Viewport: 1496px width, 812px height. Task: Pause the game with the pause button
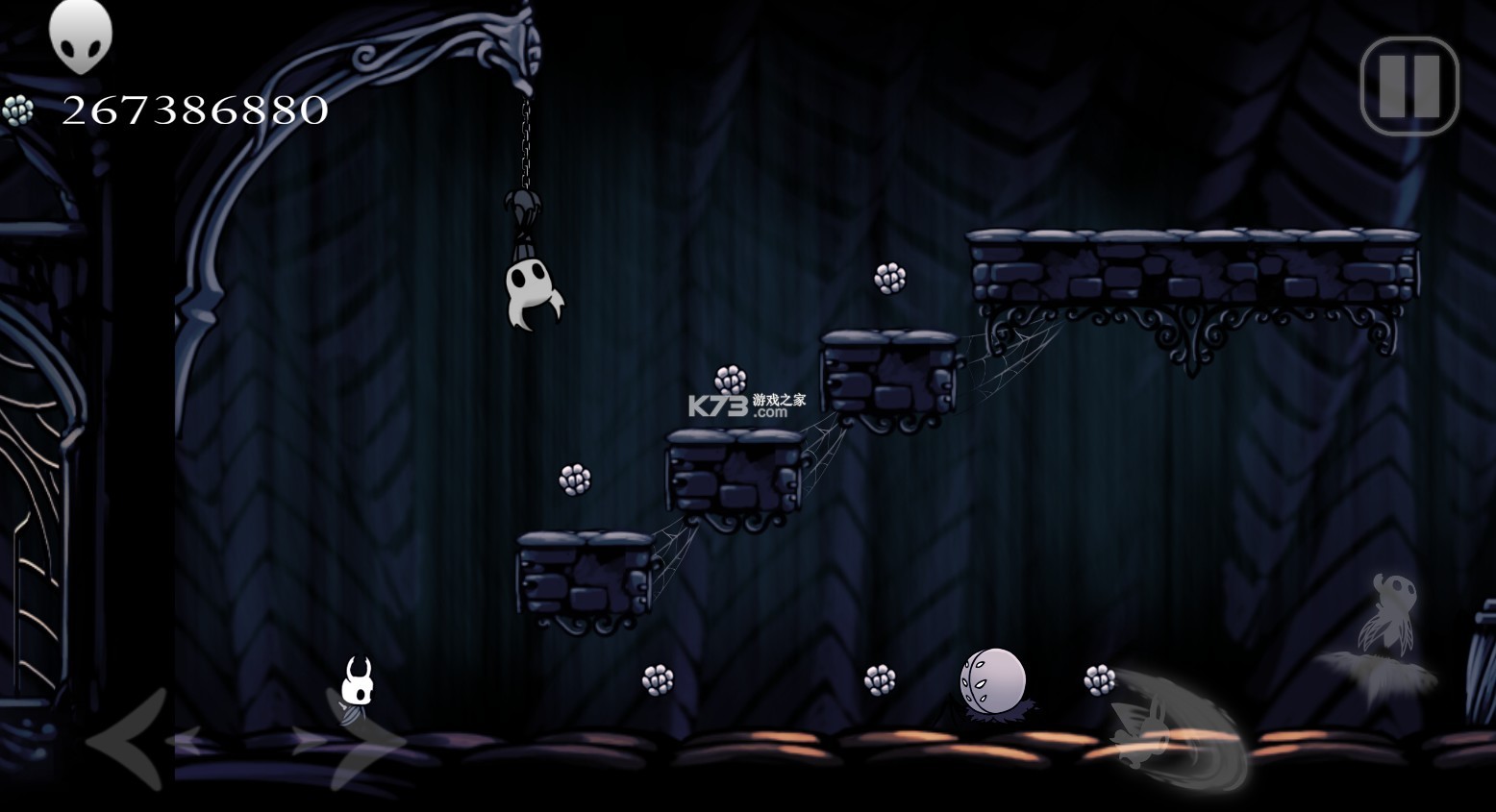(1409, 86)
